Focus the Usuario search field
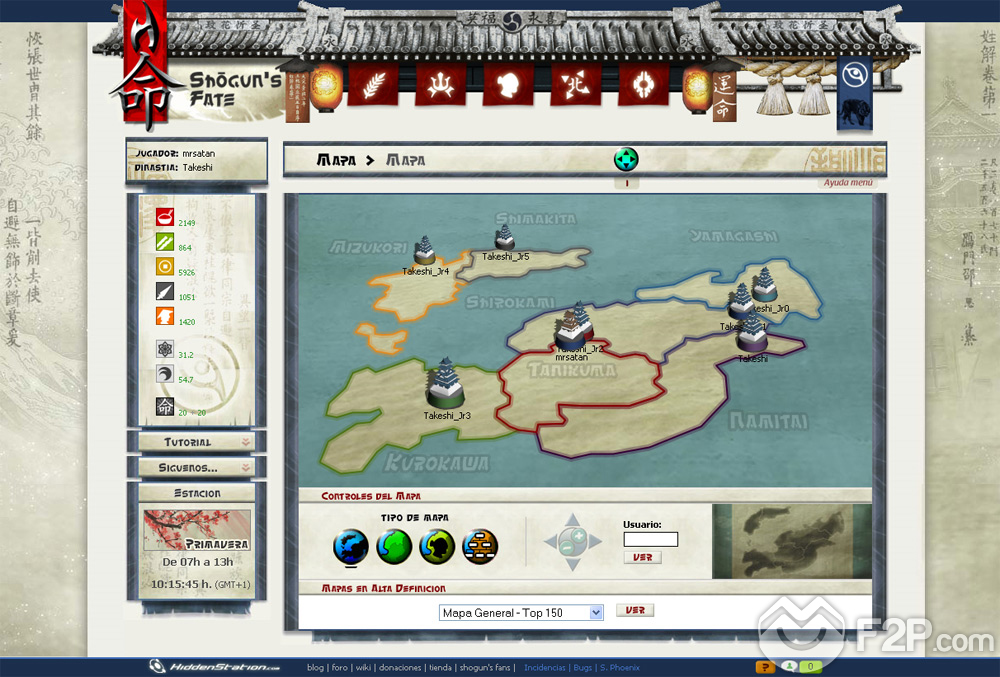 point(650,540)
